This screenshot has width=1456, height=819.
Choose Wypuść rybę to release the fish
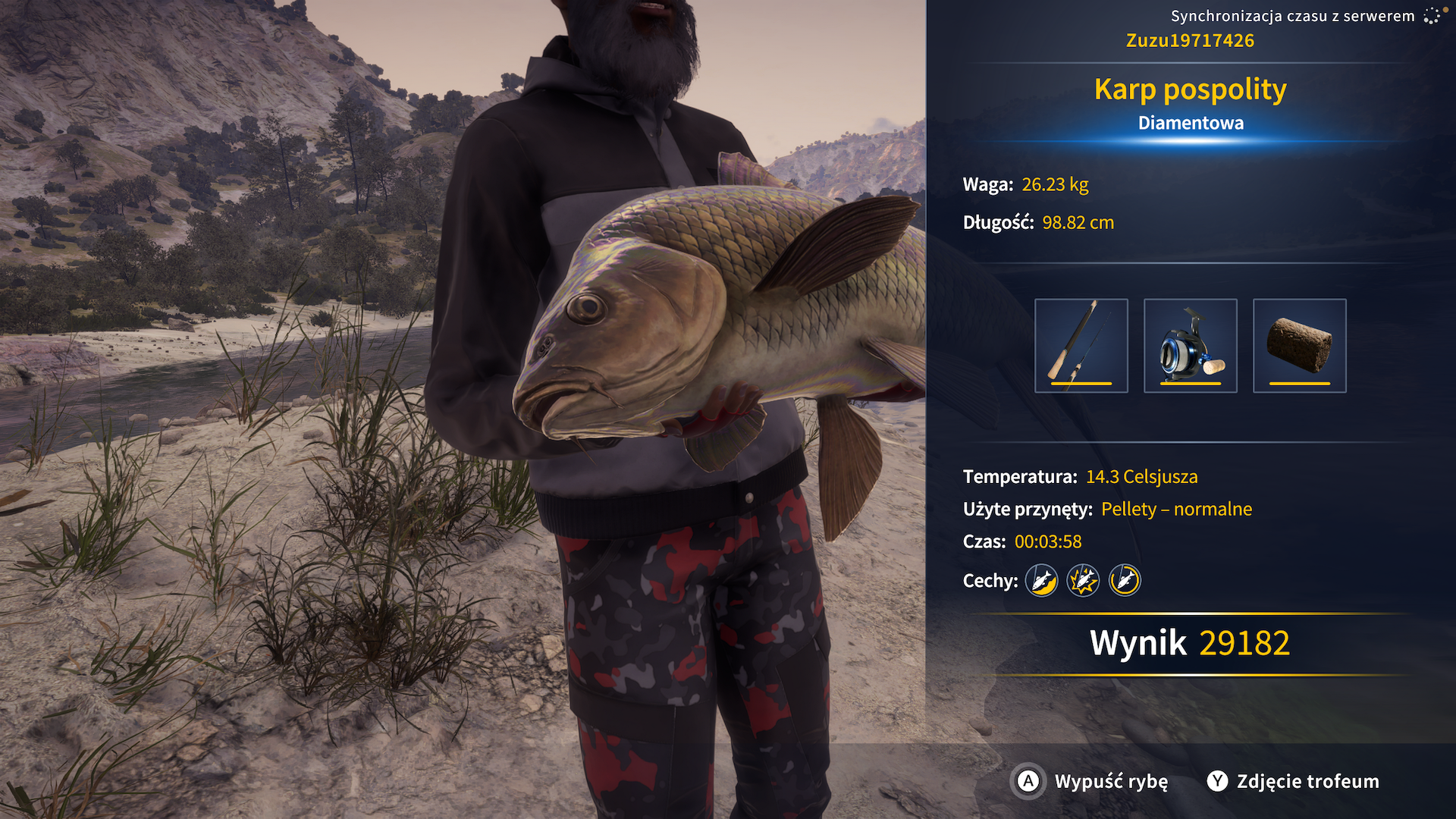1092,781
